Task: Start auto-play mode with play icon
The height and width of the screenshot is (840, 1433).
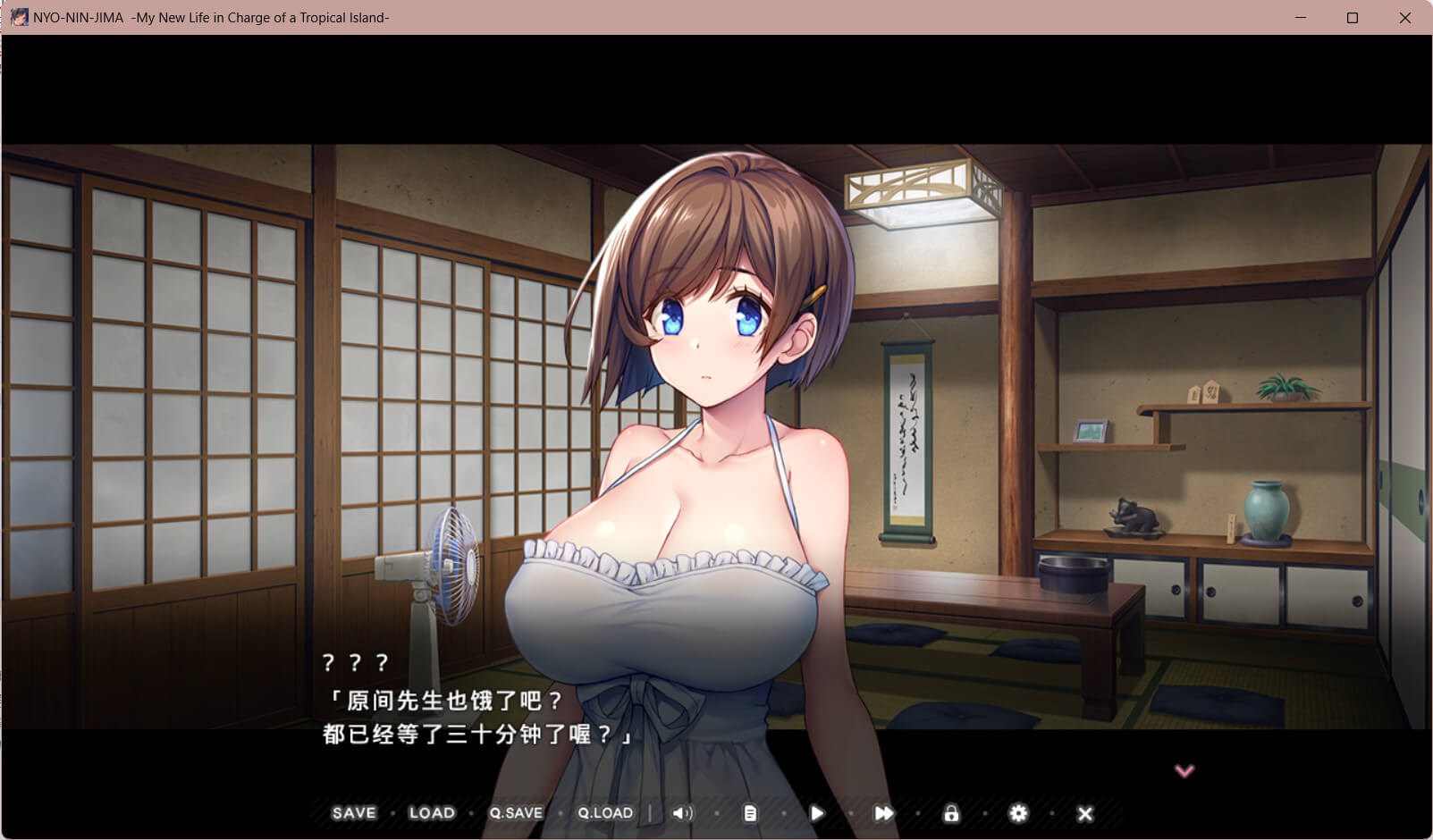Action: coord(817,813)
